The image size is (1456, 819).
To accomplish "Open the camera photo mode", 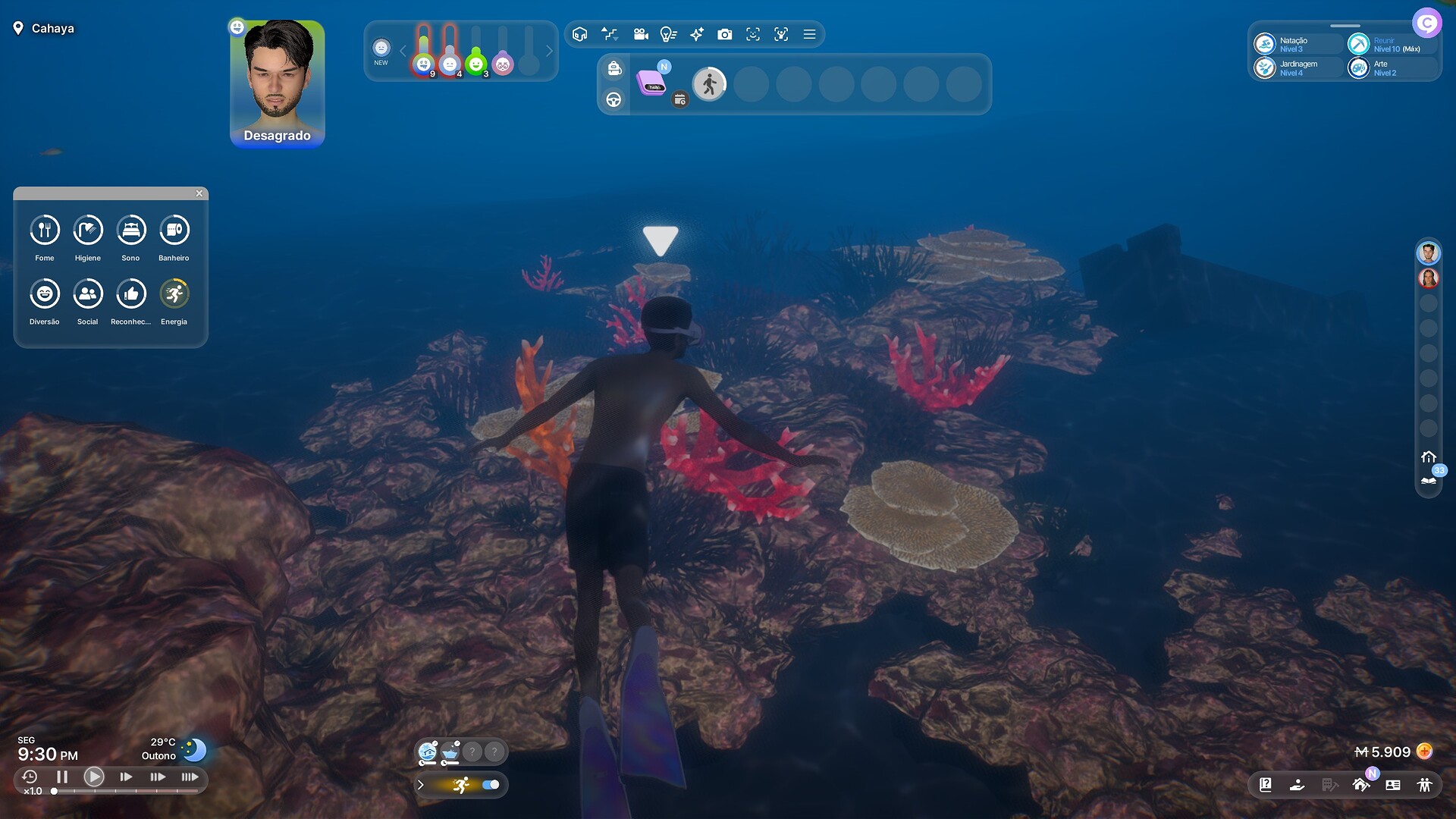I will point(725,34).
